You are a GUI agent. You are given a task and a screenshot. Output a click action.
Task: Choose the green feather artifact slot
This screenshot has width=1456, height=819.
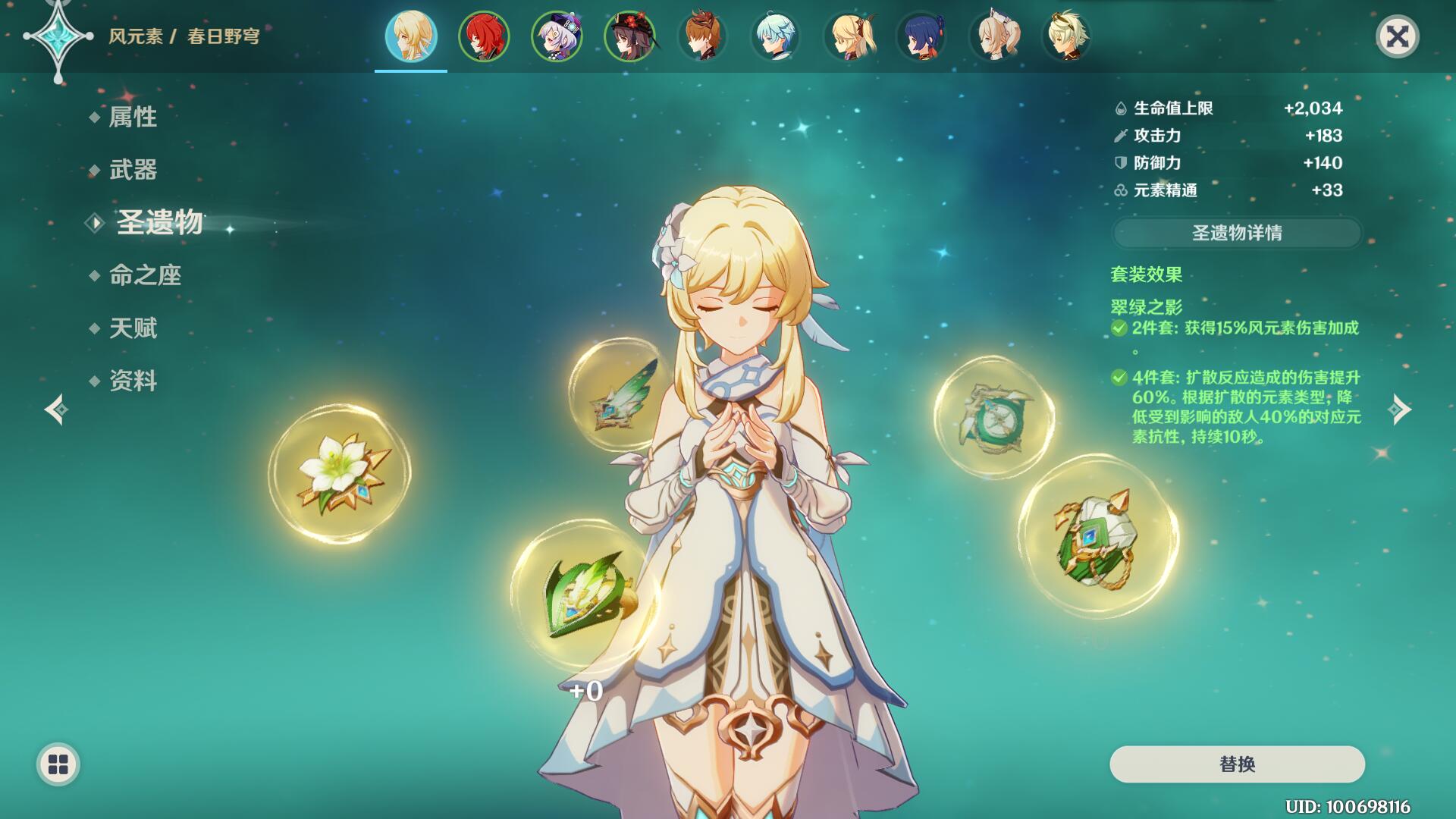click(x=617, y=395)
